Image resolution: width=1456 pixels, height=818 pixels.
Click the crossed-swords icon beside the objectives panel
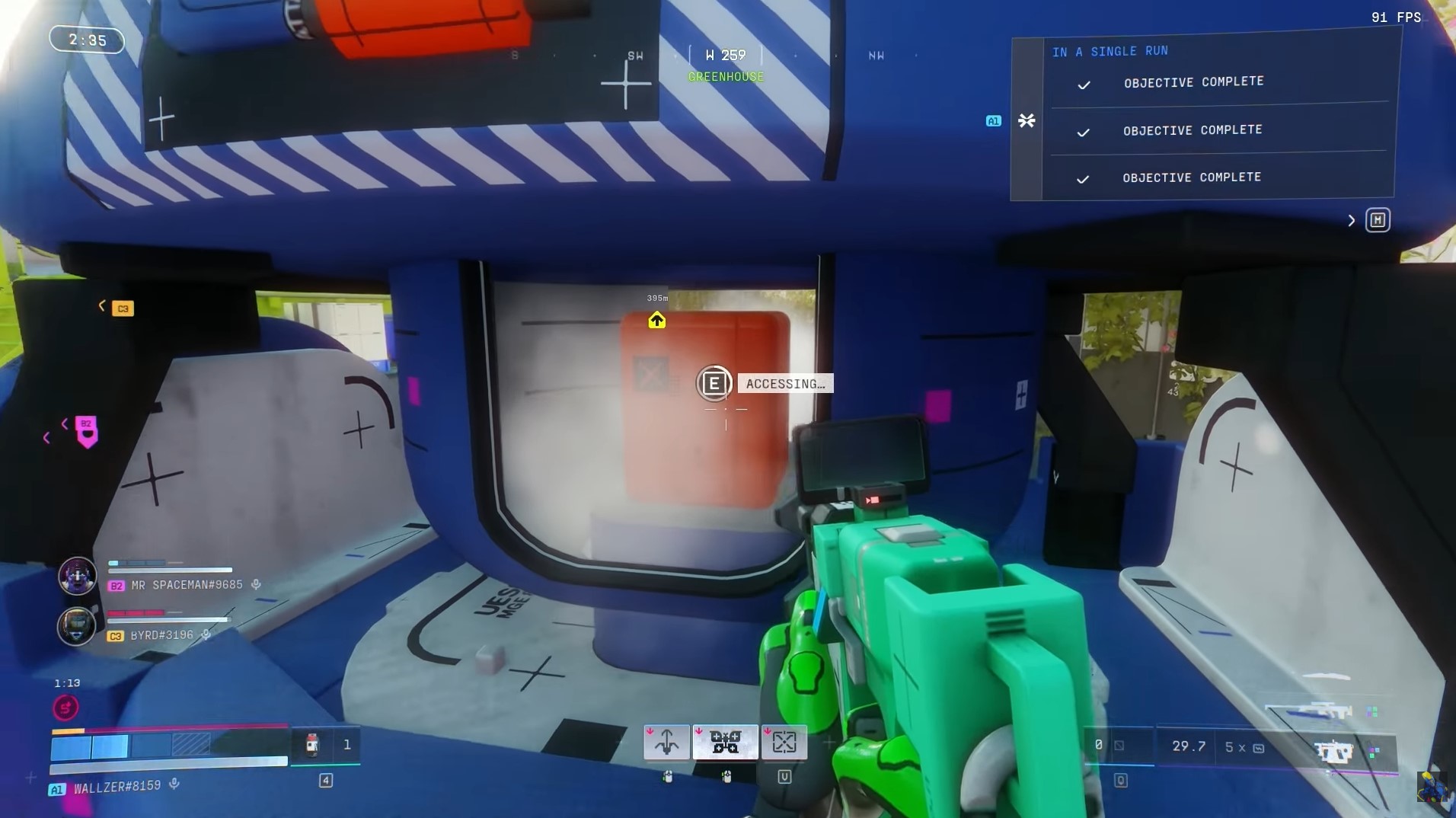pyautogui.click(x=1027, y=120)
